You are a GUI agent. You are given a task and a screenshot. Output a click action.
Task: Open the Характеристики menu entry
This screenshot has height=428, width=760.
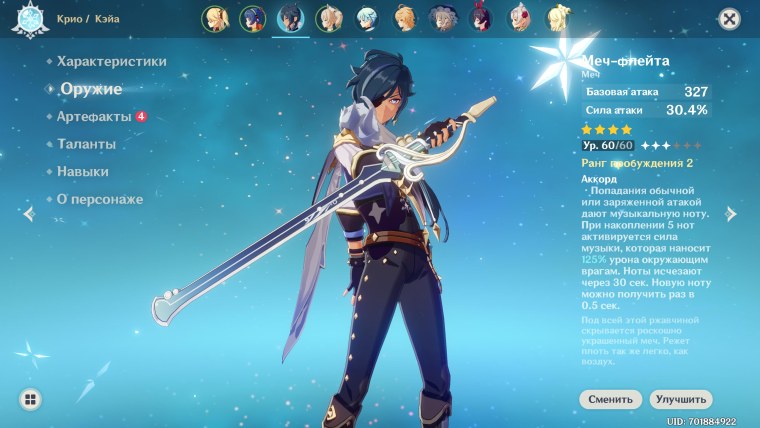[x=111, y=61]
